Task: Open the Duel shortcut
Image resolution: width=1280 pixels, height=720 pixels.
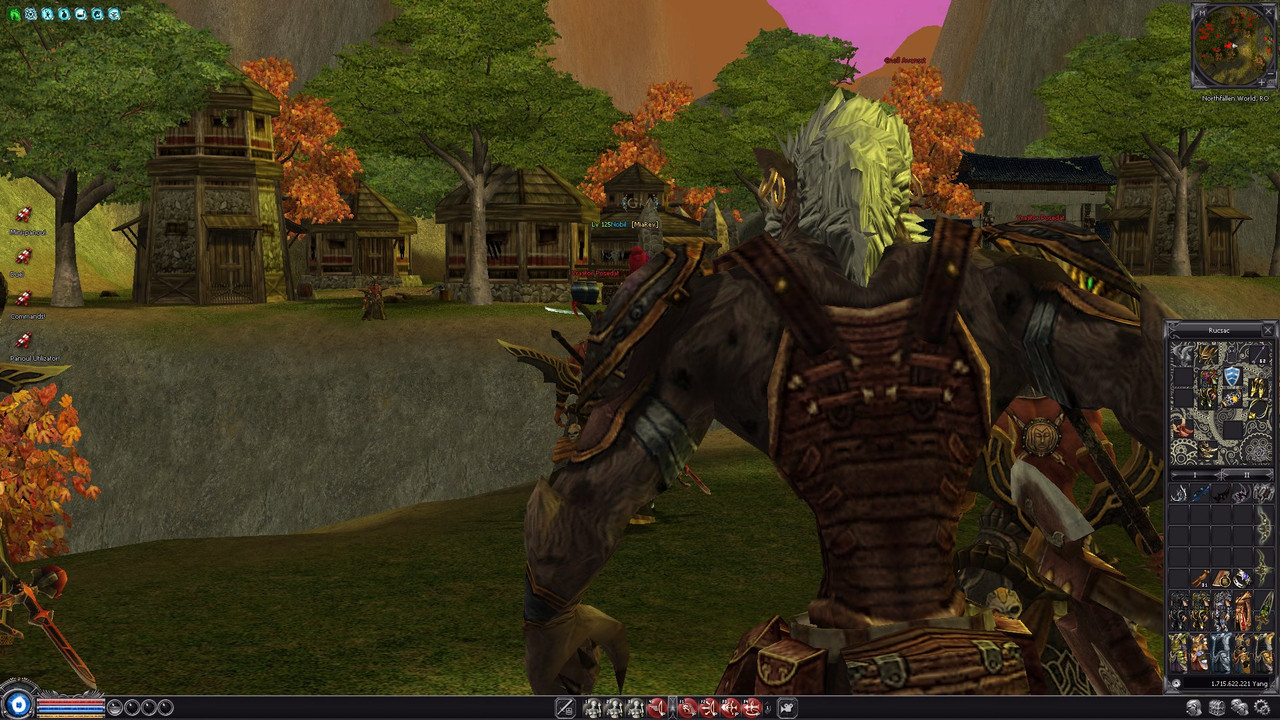Action: [24, 258]
